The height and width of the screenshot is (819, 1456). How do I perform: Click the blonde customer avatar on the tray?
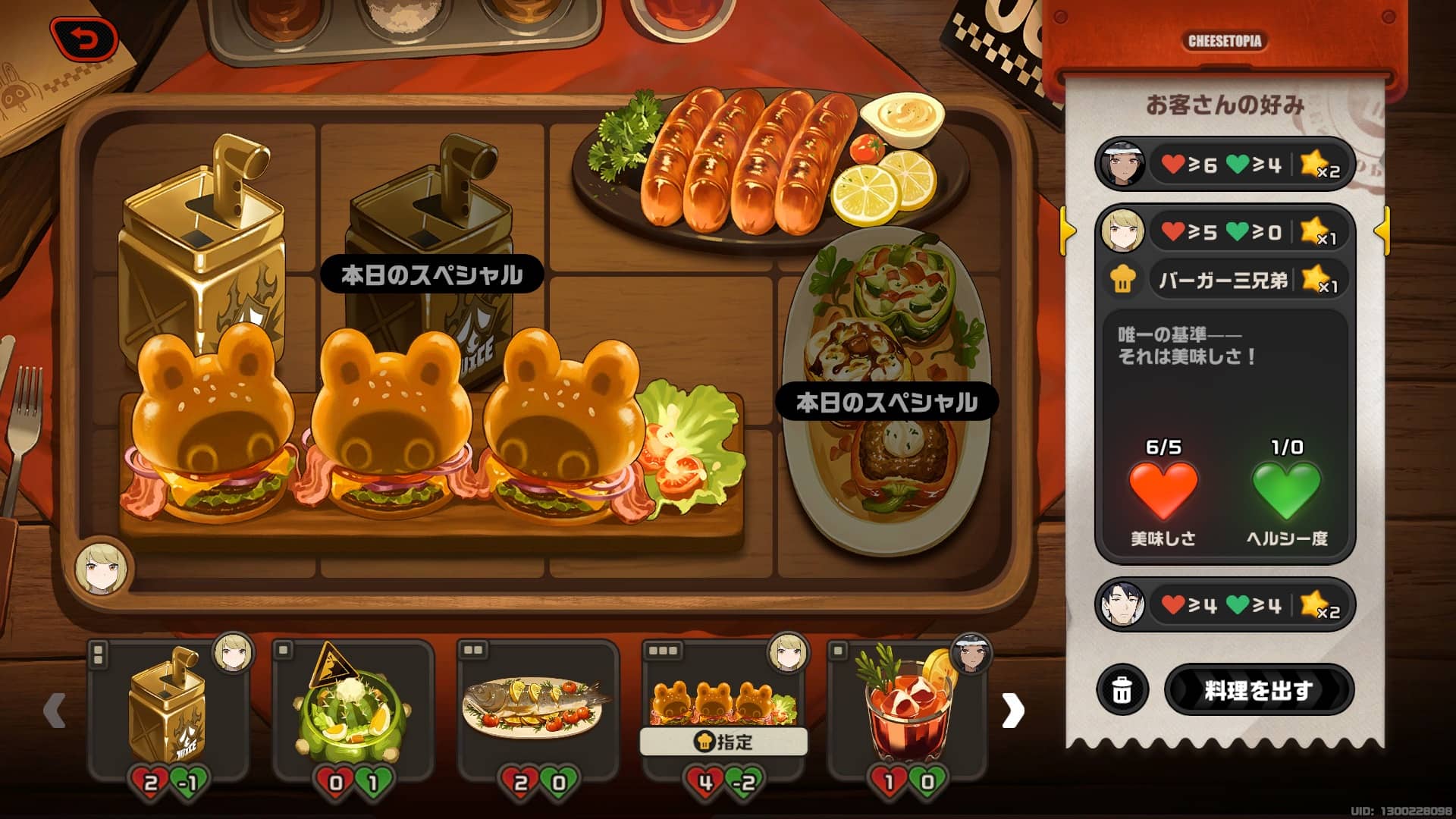(x=105, y=566)
